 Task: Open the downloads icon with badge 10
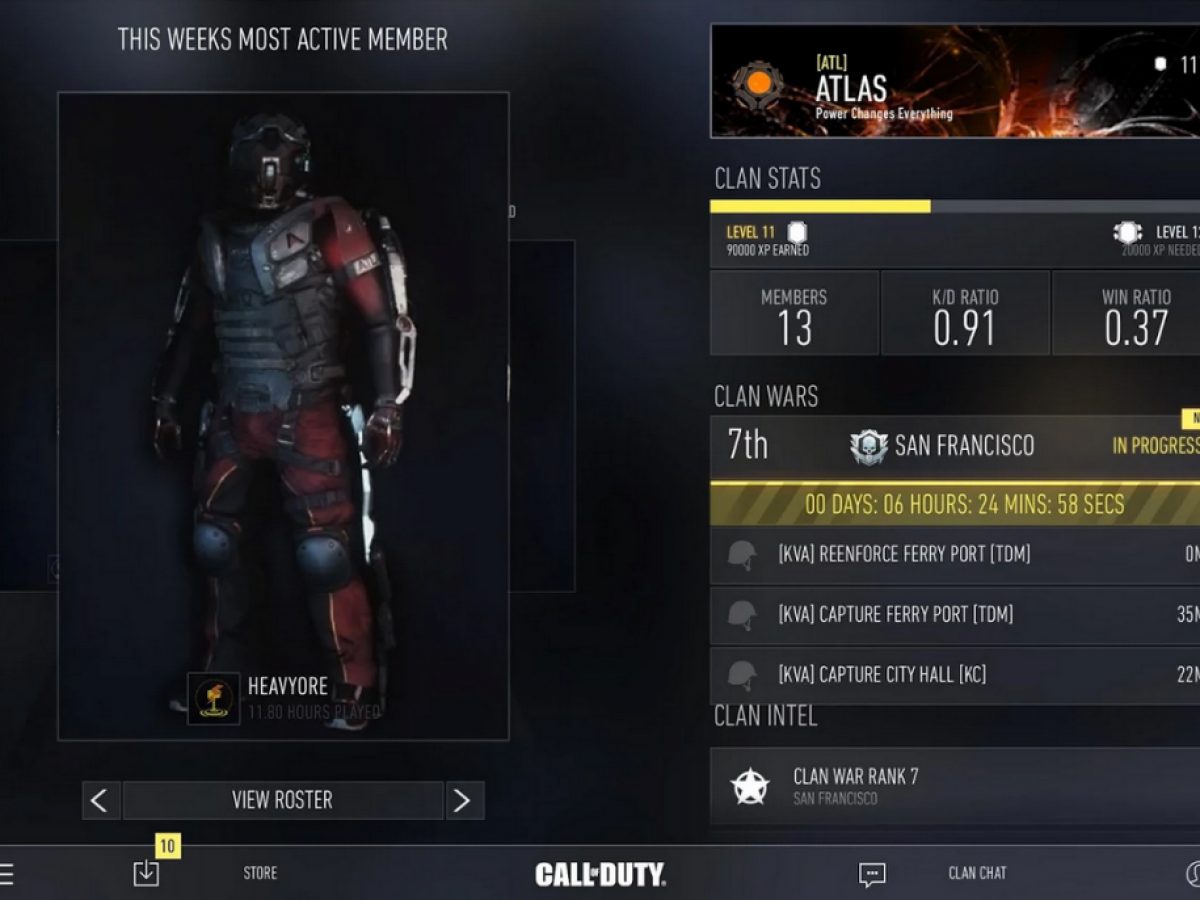pos(146,873)
